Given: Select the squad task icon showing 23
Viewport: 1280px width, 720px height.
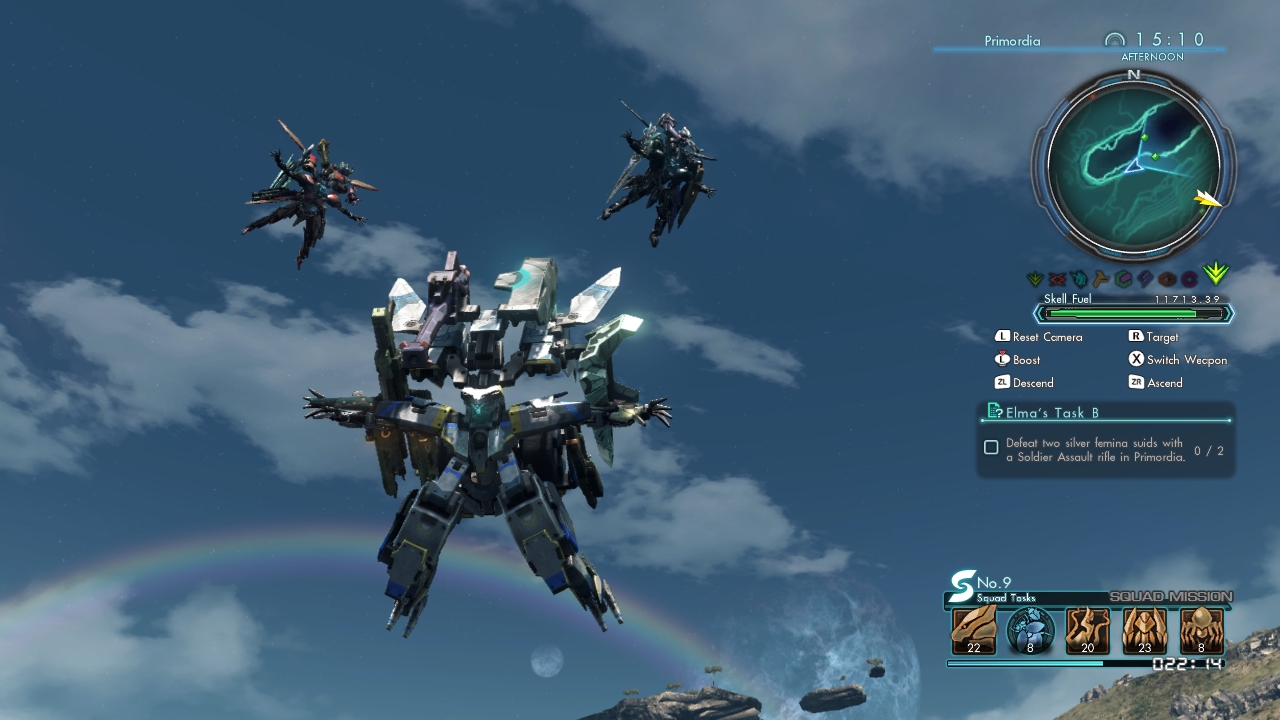Looking at the screenshot, I should (1144, 630).
